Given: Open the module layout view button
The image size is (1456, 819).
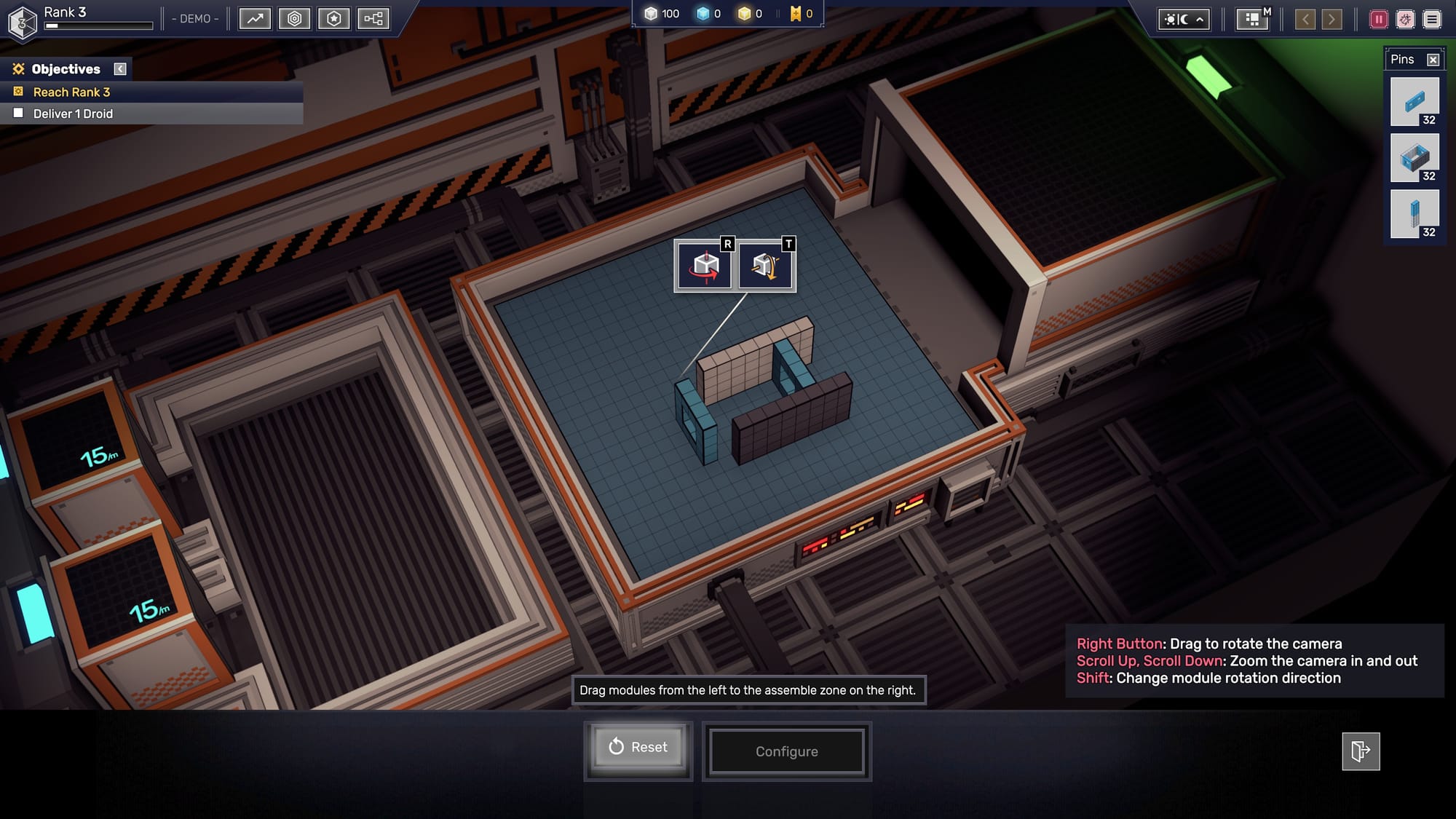Looking at the screenshot, I should (x=1252, y=20).
